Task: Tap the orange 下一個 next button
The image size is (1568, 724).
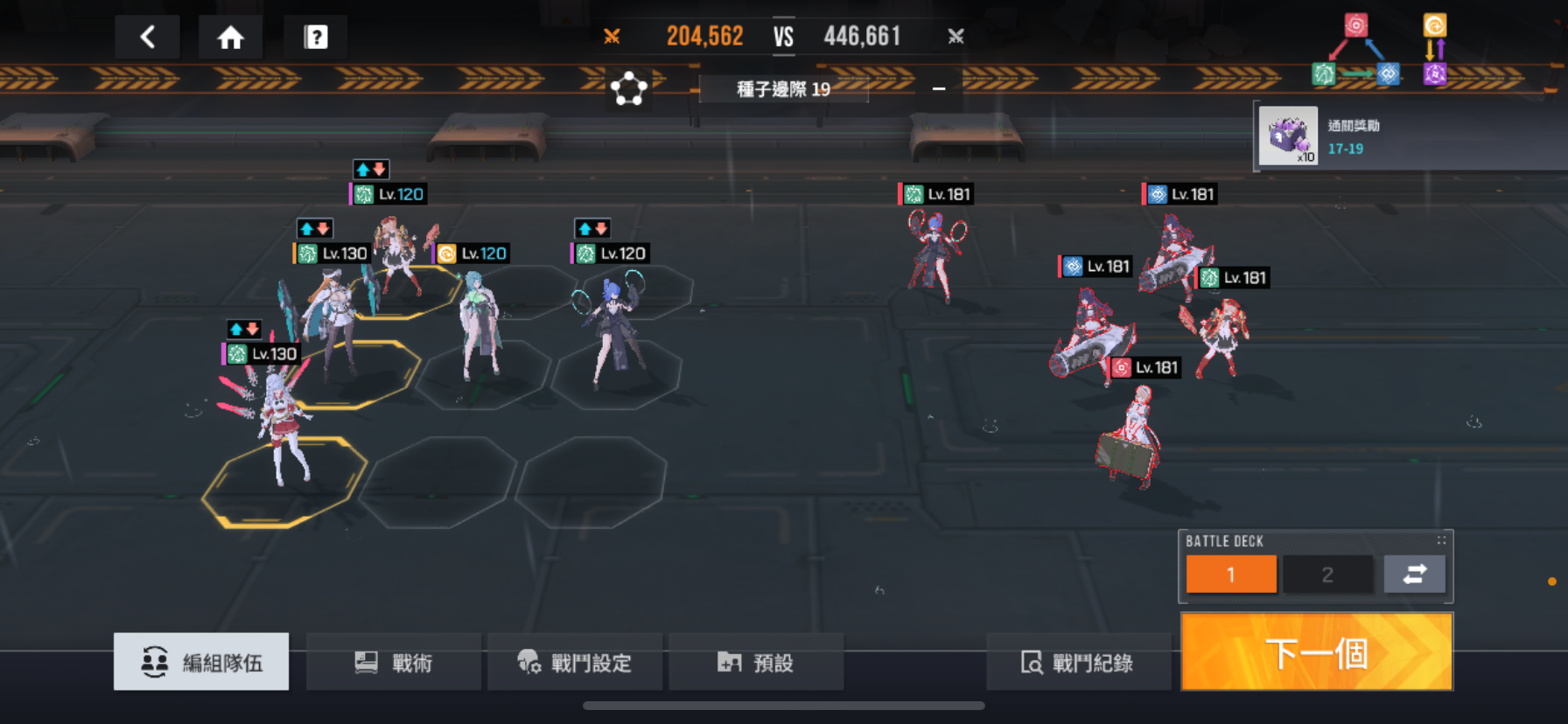Action: coord(1316,652)
